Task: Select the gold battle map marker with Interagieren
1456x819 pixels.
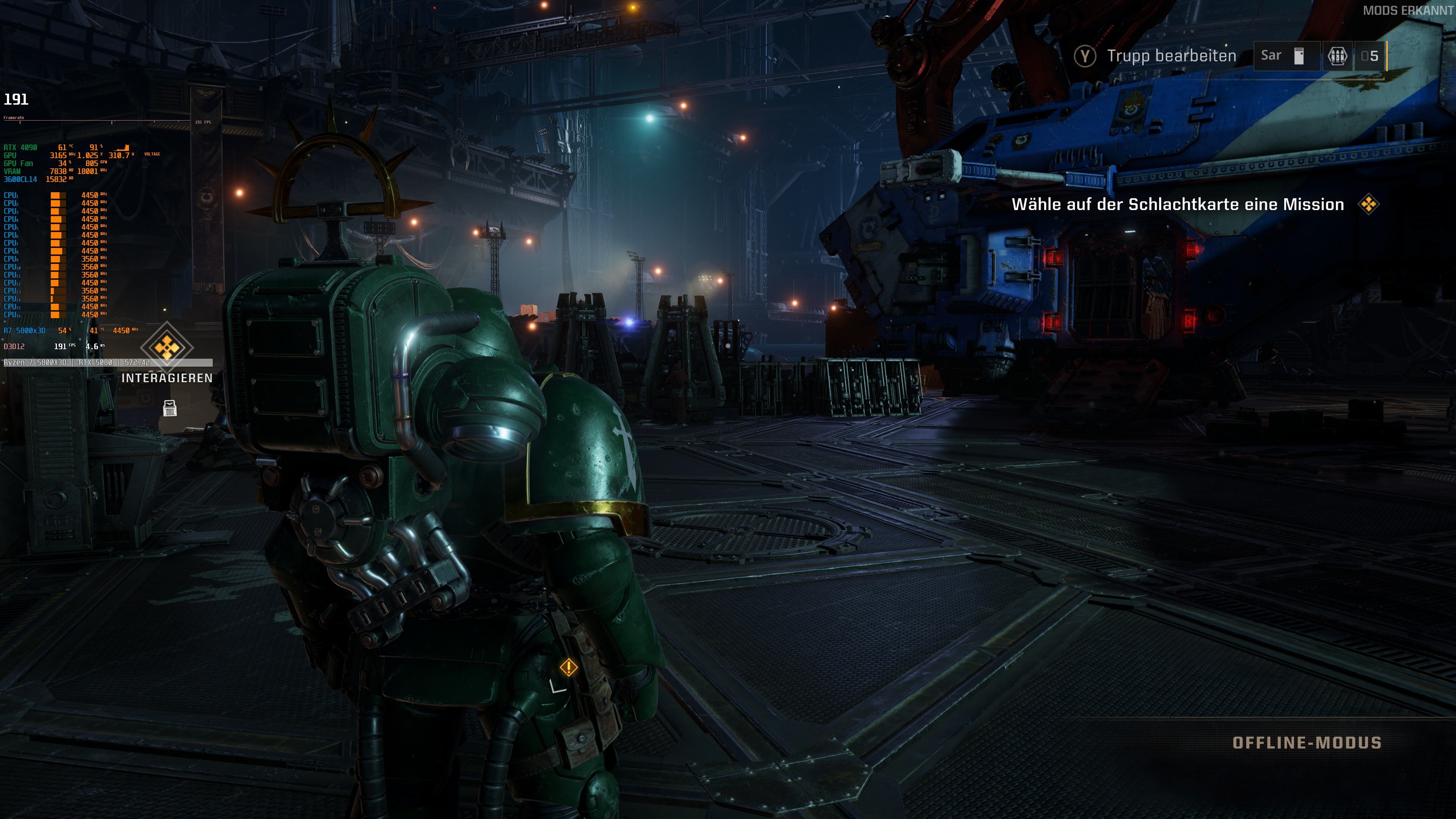Action: pyautogui.click(x=166, y=347)
